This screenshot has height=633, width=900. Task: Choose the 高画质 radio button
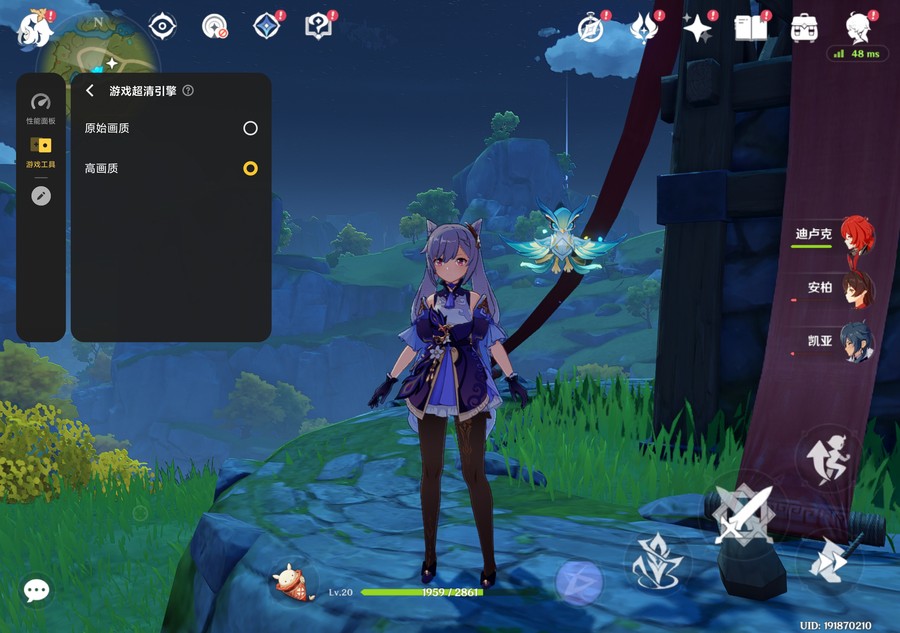250,168
